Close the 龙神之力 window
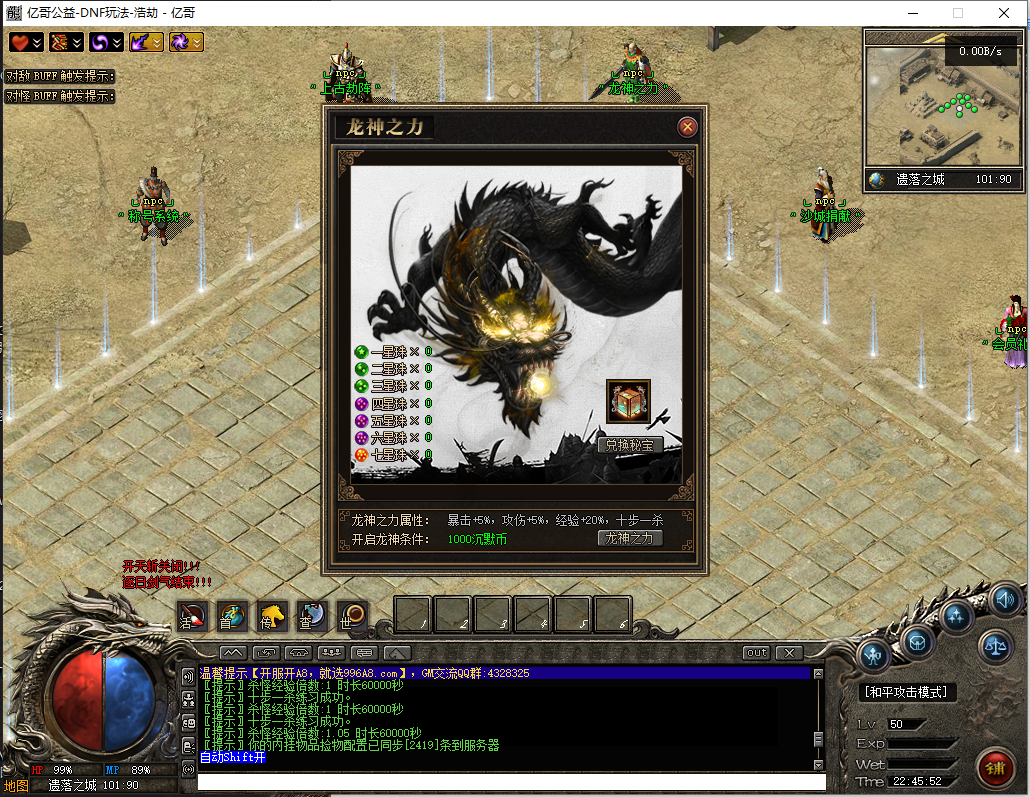The image size is (1030, 797). [687, 127]
